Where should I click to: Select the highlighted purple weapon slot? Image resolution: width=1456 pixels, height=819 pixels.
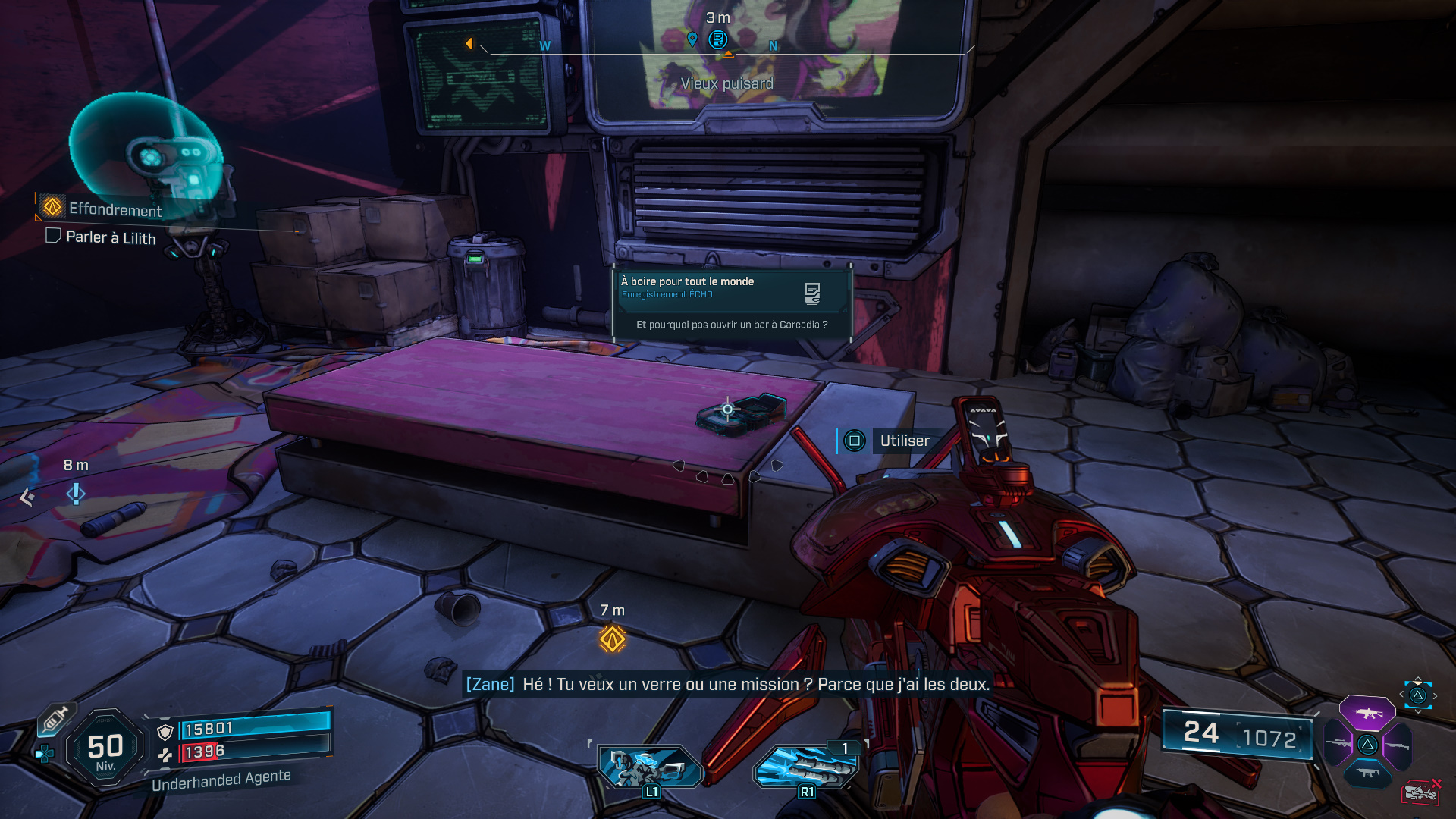(1367, 714)
